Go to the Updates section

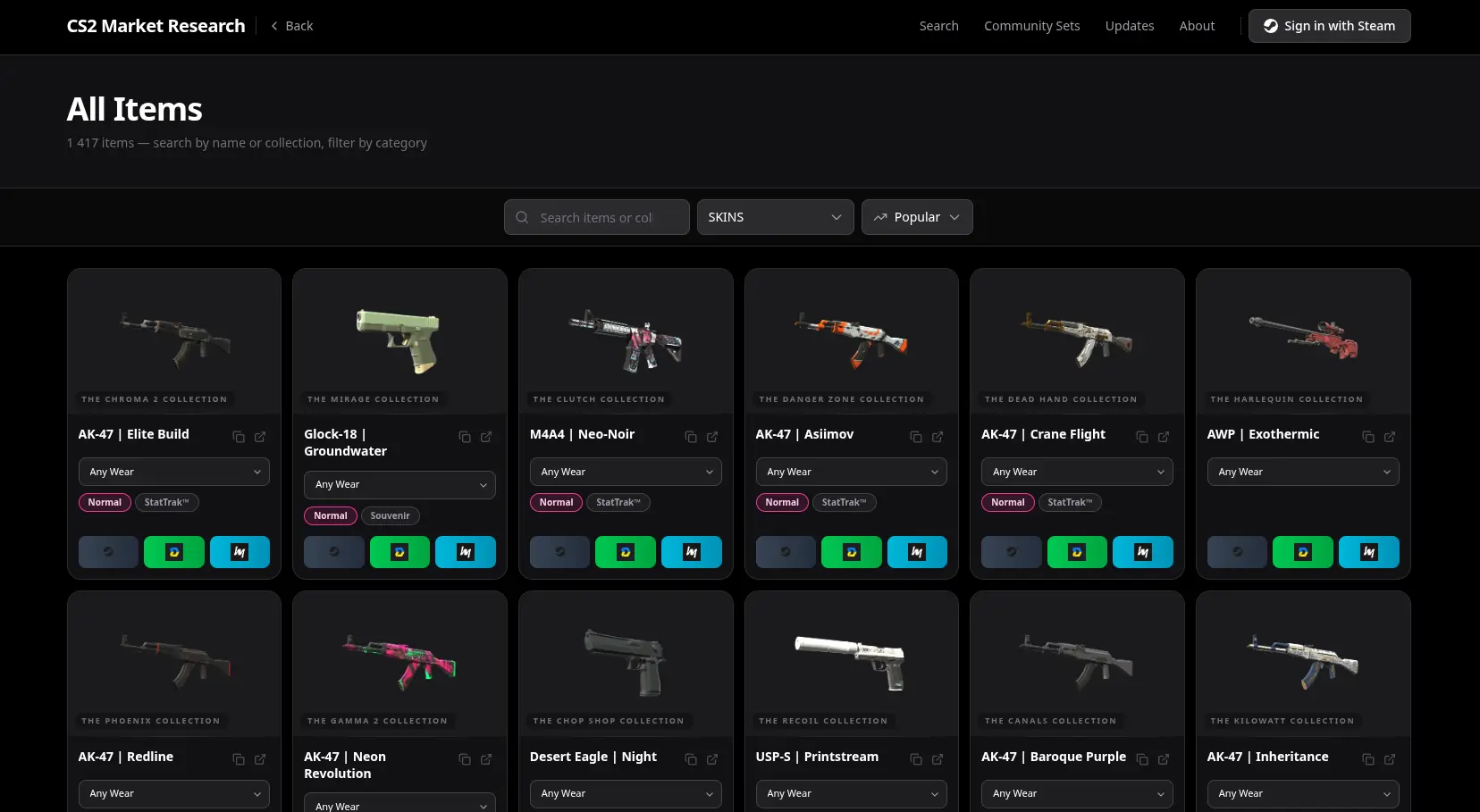coord(1130,26)
